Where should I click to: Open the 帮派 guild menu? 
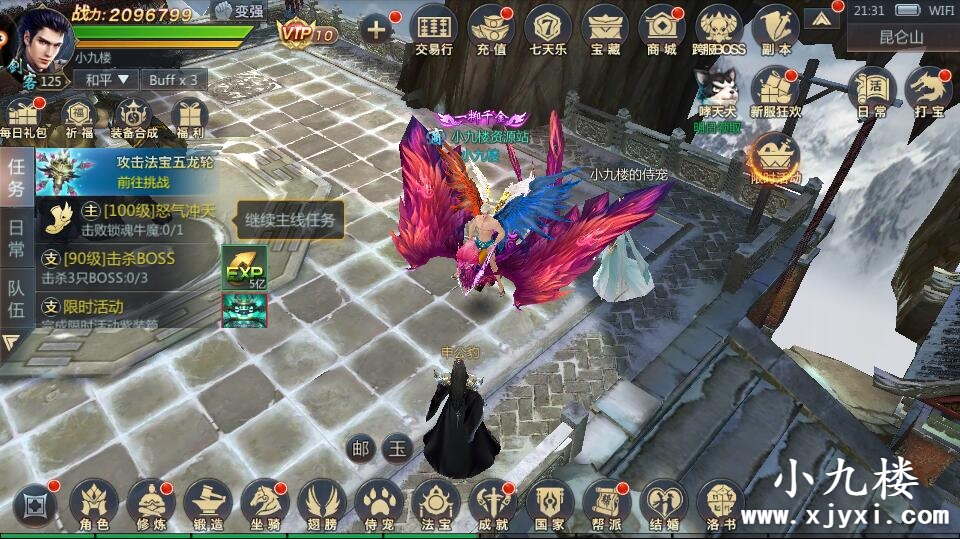click(x=606, y=503)
